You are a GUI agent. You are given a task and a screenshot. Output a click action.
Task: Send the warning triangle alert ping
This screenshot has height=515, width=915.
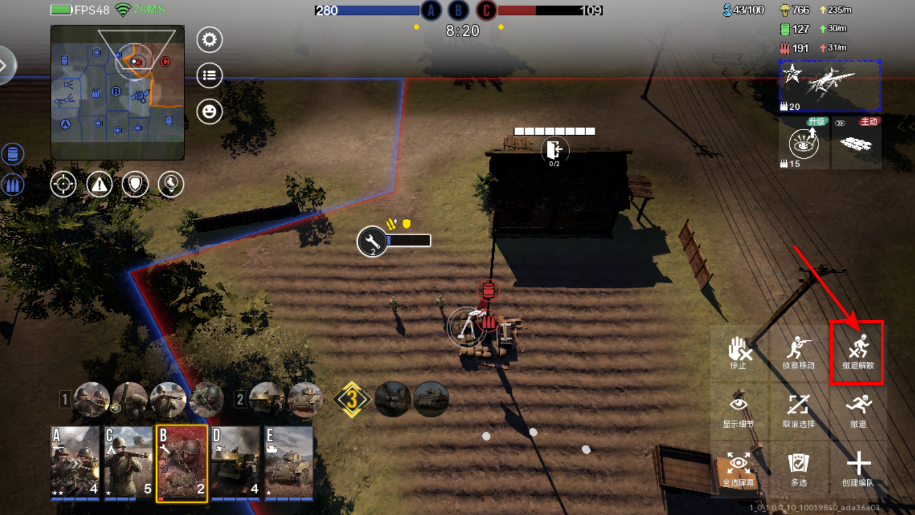pos(99,184)
